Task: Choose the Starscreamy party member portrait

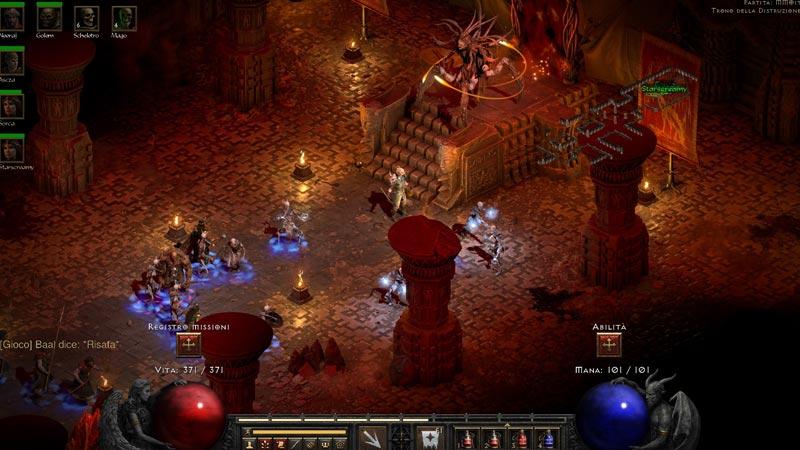Action: (x=12, y=149)
